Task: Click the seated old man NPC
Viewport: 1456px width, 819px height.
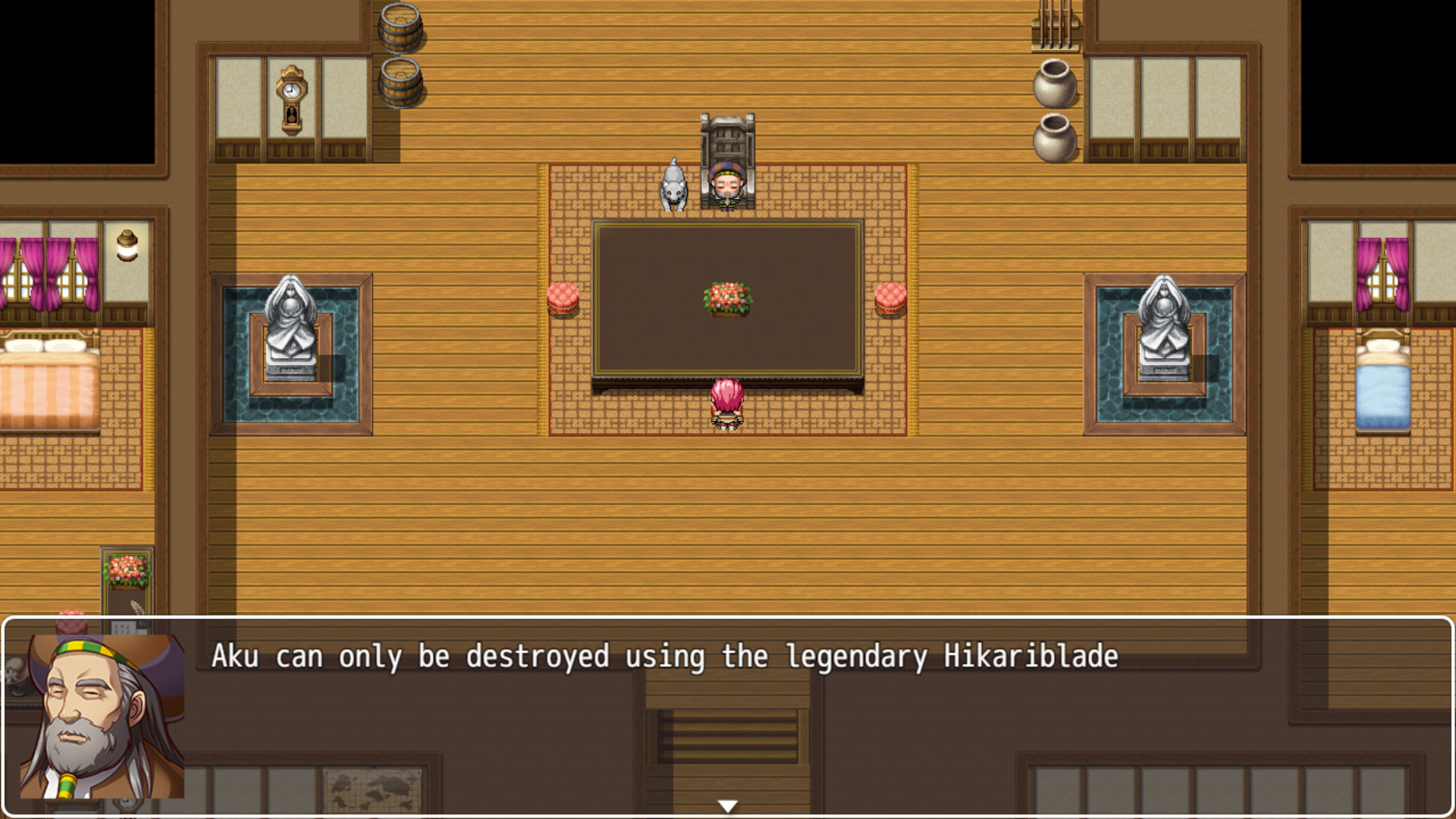Action: pyautogui.click(x=729, y=186)
